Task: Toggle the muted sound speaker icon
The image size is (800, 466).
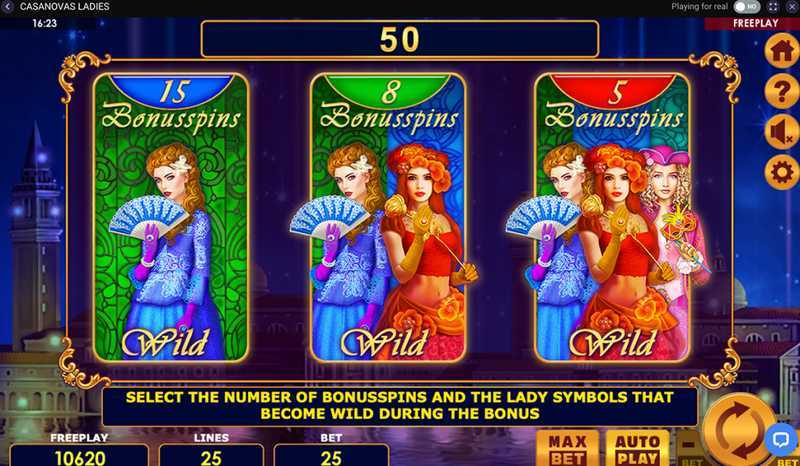Action: coord(781,132)
